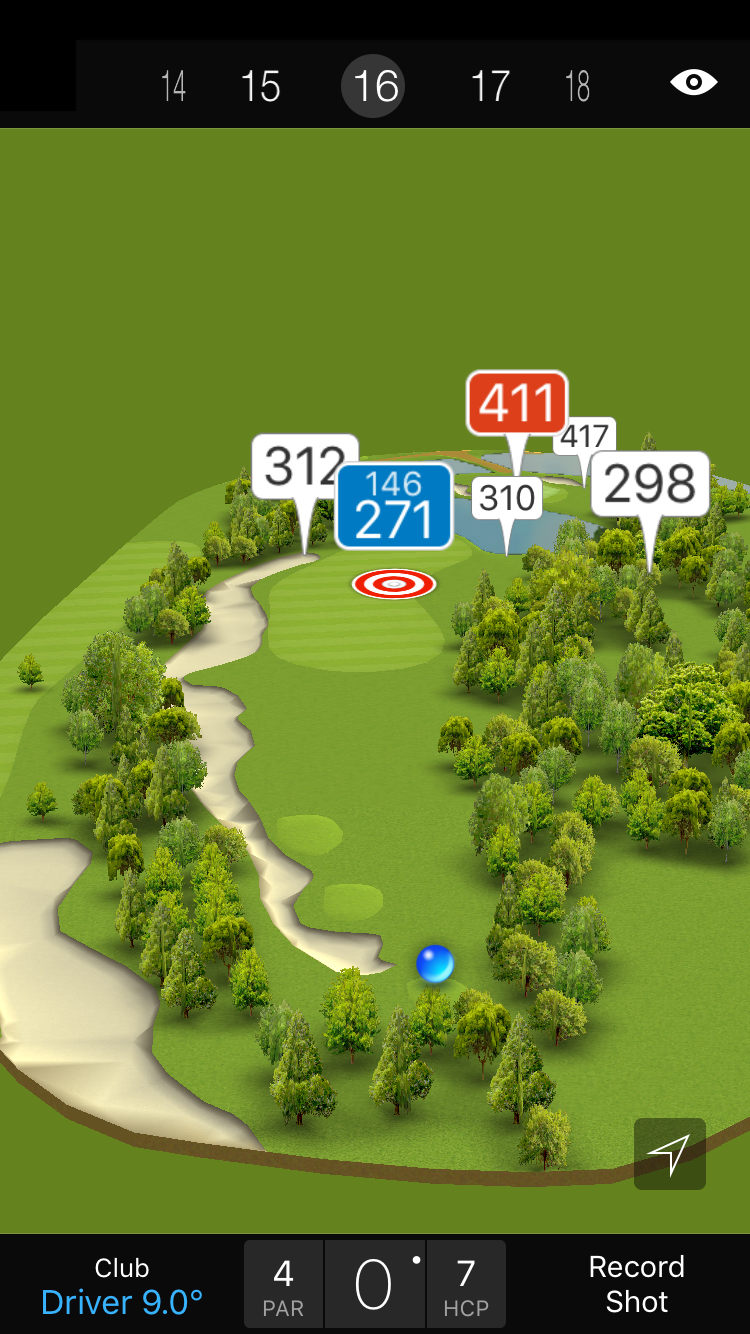
Task: Go to hole 15
Action: coord(260,86)
